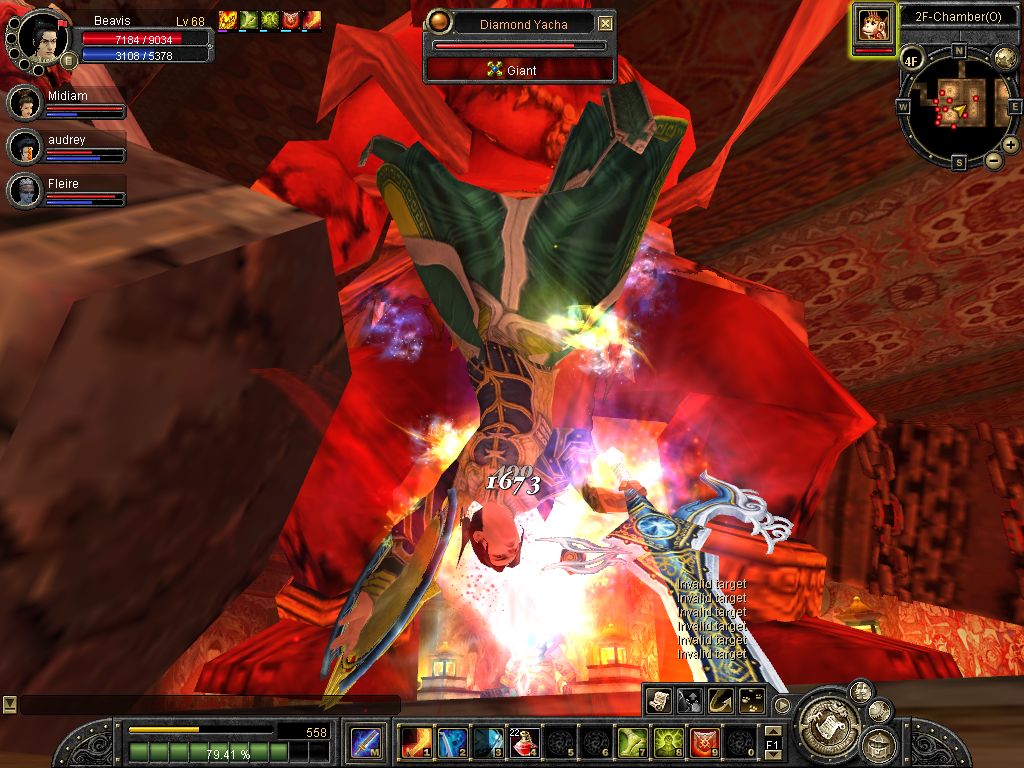
Task: Select party member Midiam
Action: pos(24,104)
